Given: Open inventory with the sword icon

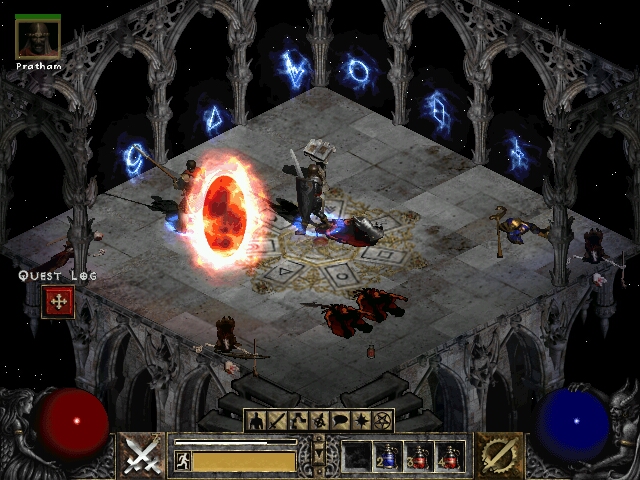Looking at the screenshot, I should [277, 421].
